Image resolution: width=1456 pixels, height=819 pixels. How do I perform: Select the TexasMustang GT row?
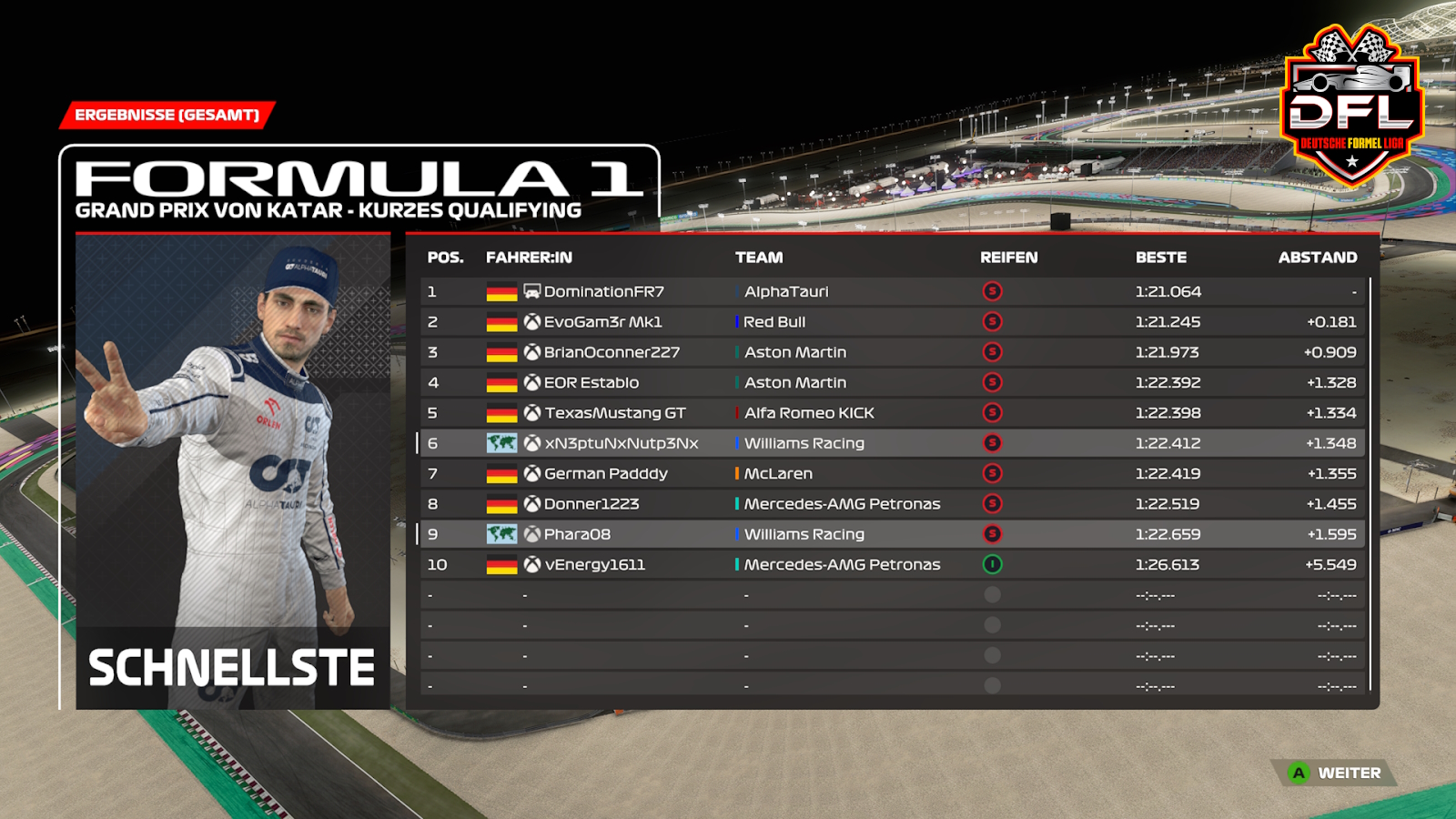pos(892,413)
